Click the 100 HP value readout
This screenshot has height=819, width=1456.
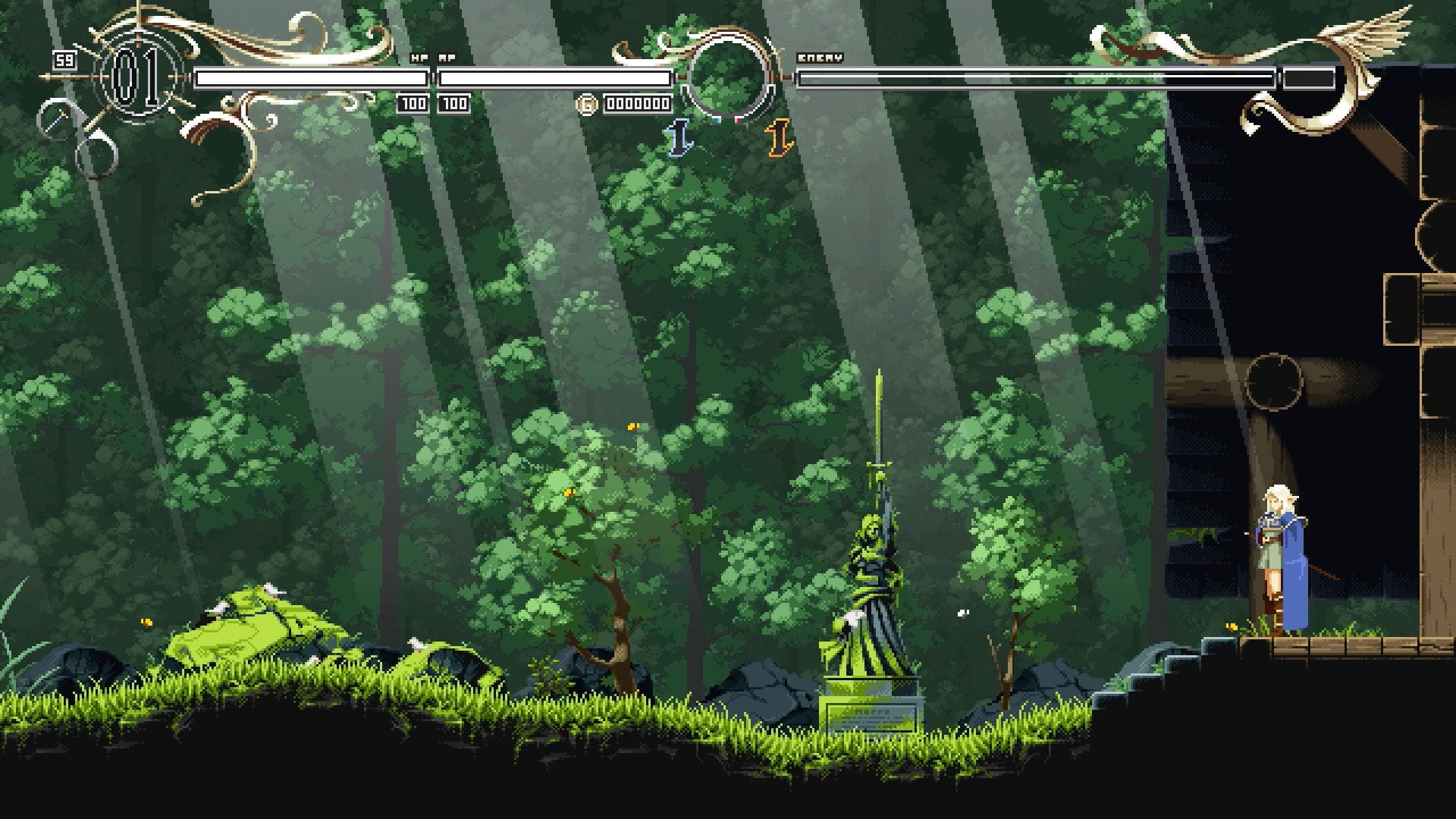point(414,104)
